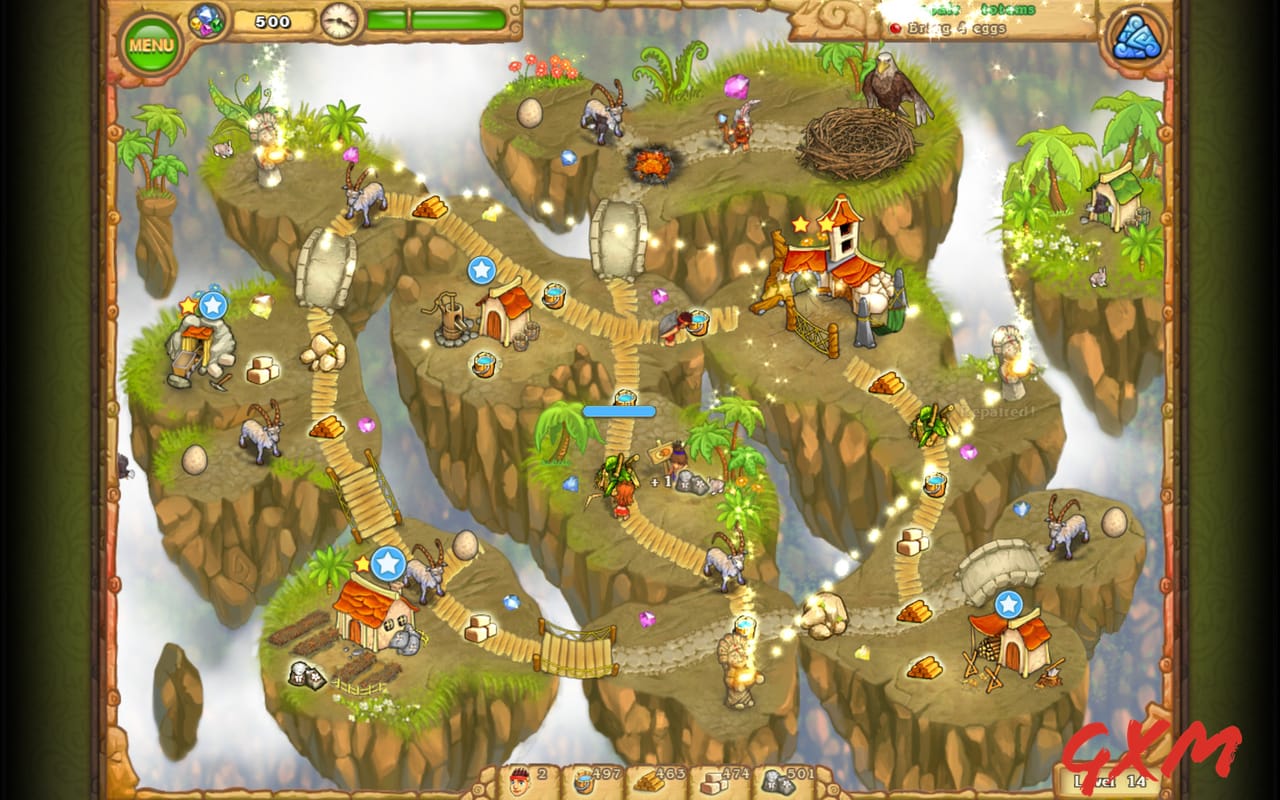Click the Level 14 label bottom right
1280x800 pixels.
1110,778
